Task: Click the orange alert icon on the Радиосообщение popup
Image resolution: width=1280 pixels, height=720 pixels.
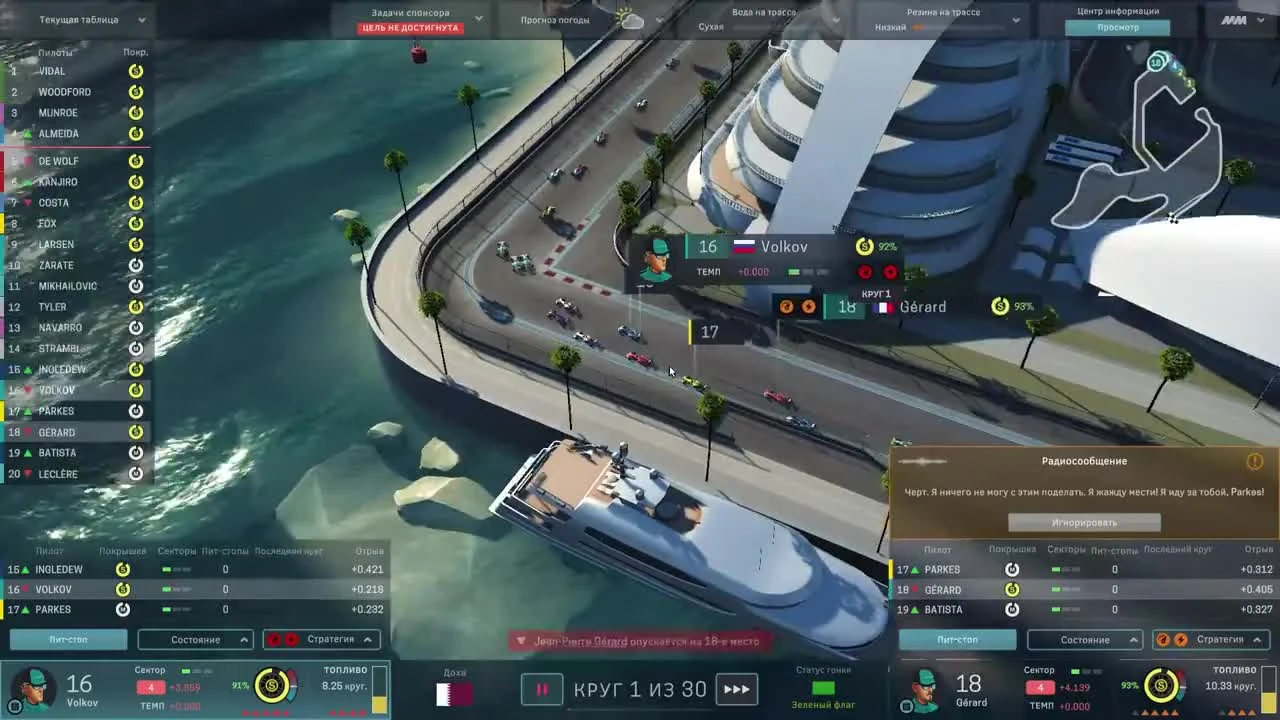Action: tap(1255, 461)
